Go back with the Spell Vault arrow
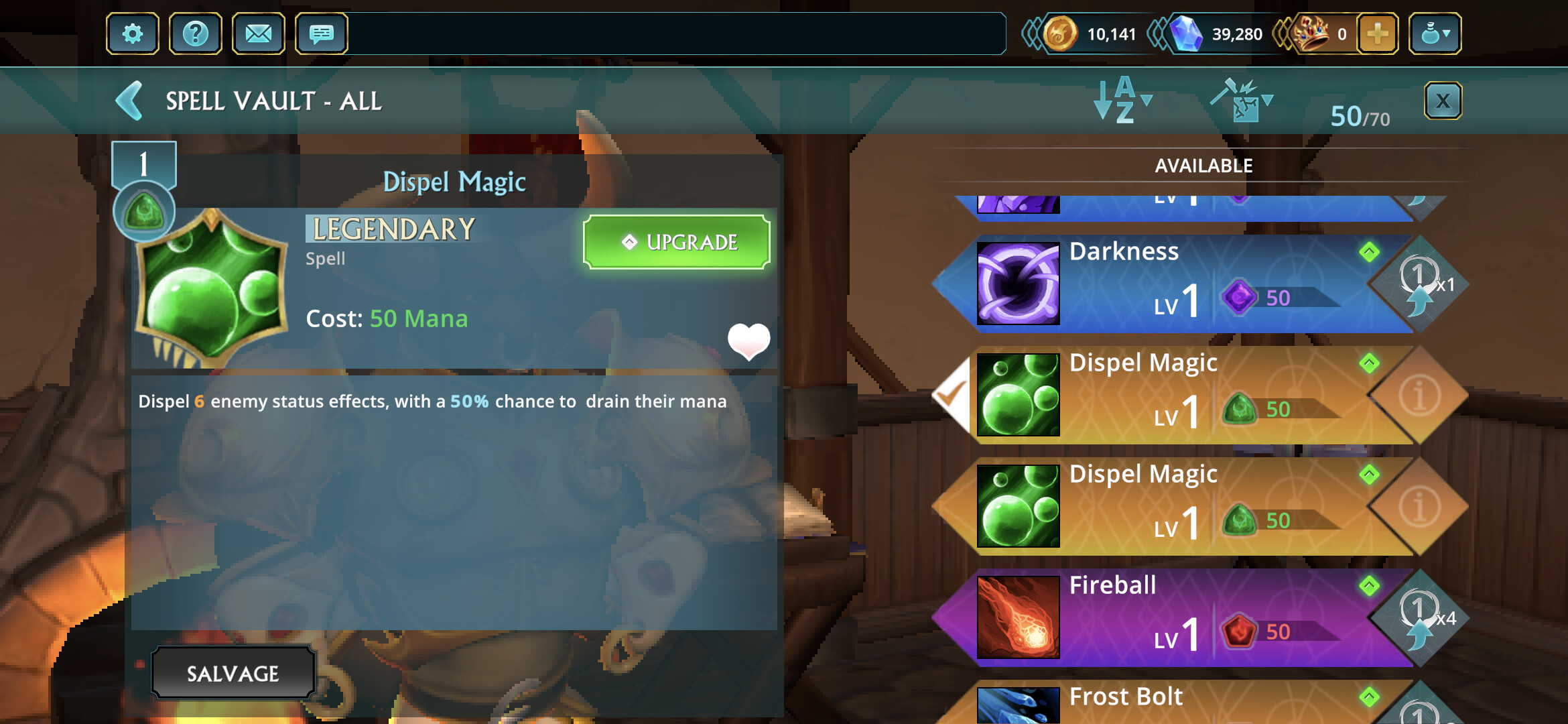Viewport: 1568px width, 724px height. (130, 101)
